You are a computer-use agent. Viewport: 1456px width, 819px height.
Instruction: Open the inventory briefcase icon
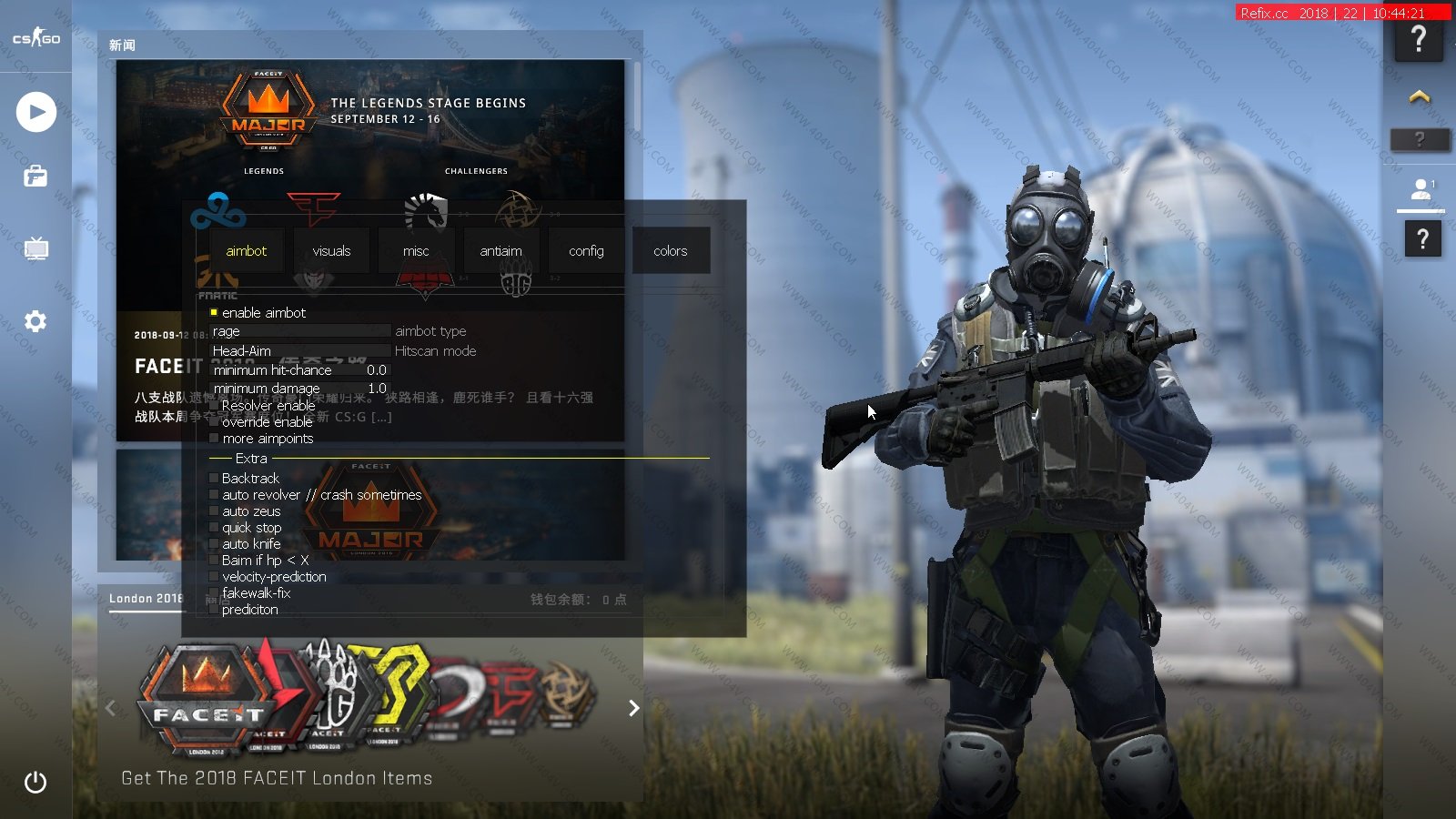tap(35, 176)
